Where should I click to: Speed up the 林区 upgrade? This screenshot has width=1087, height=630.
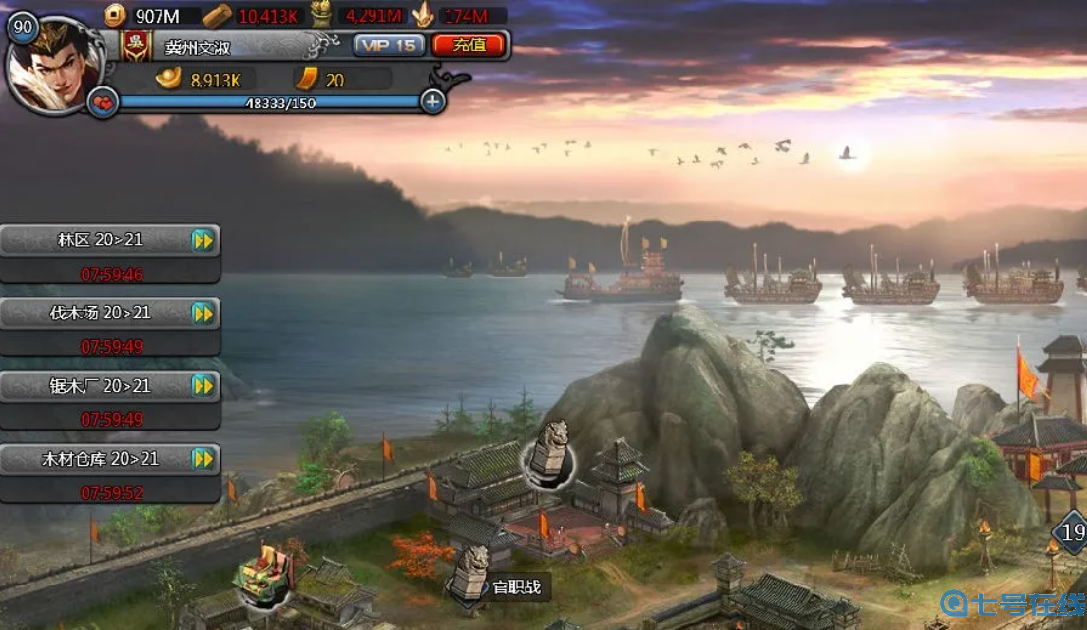[203, 240]
